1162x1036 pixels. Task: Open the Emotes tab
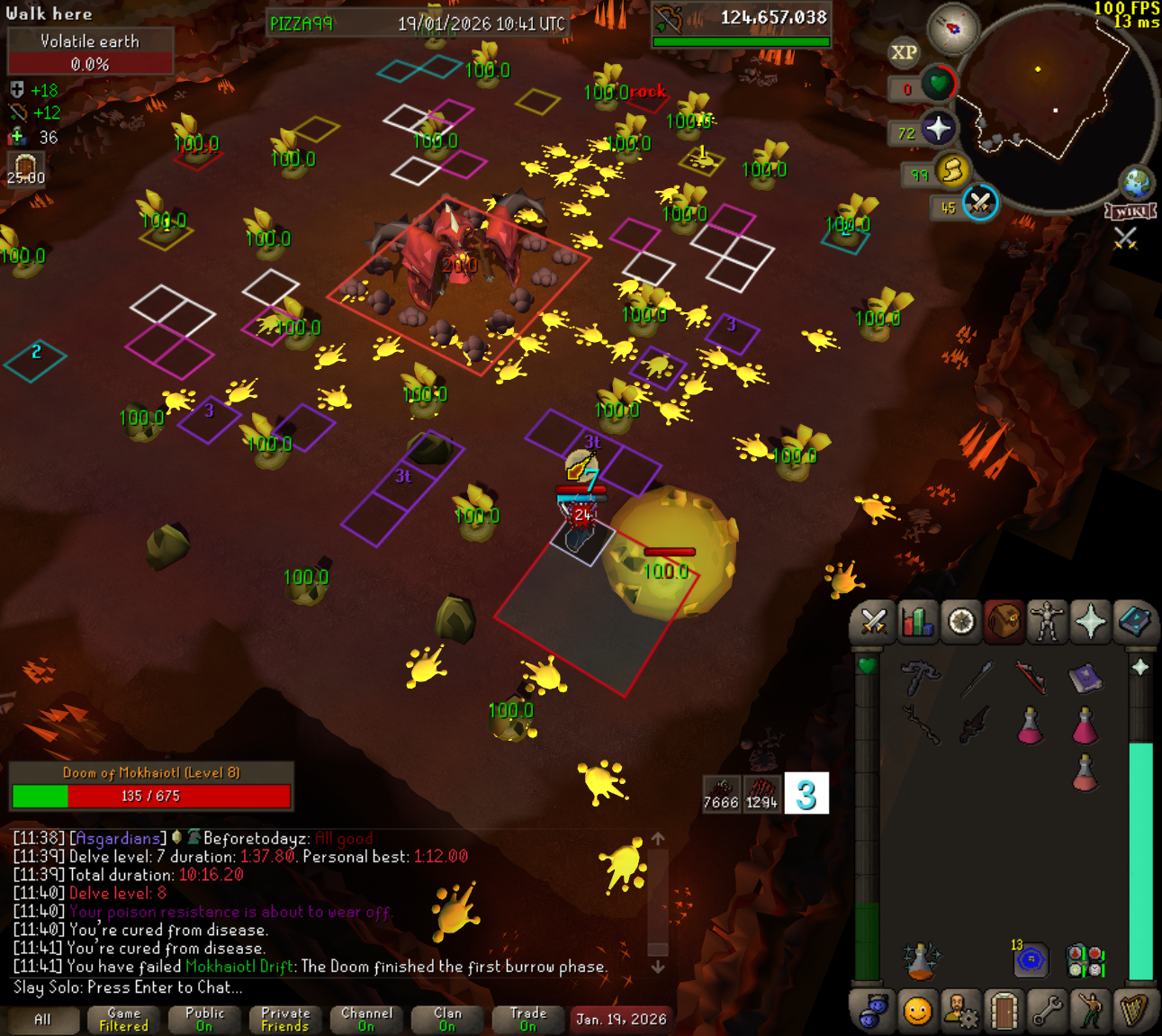[1090, 1011]
